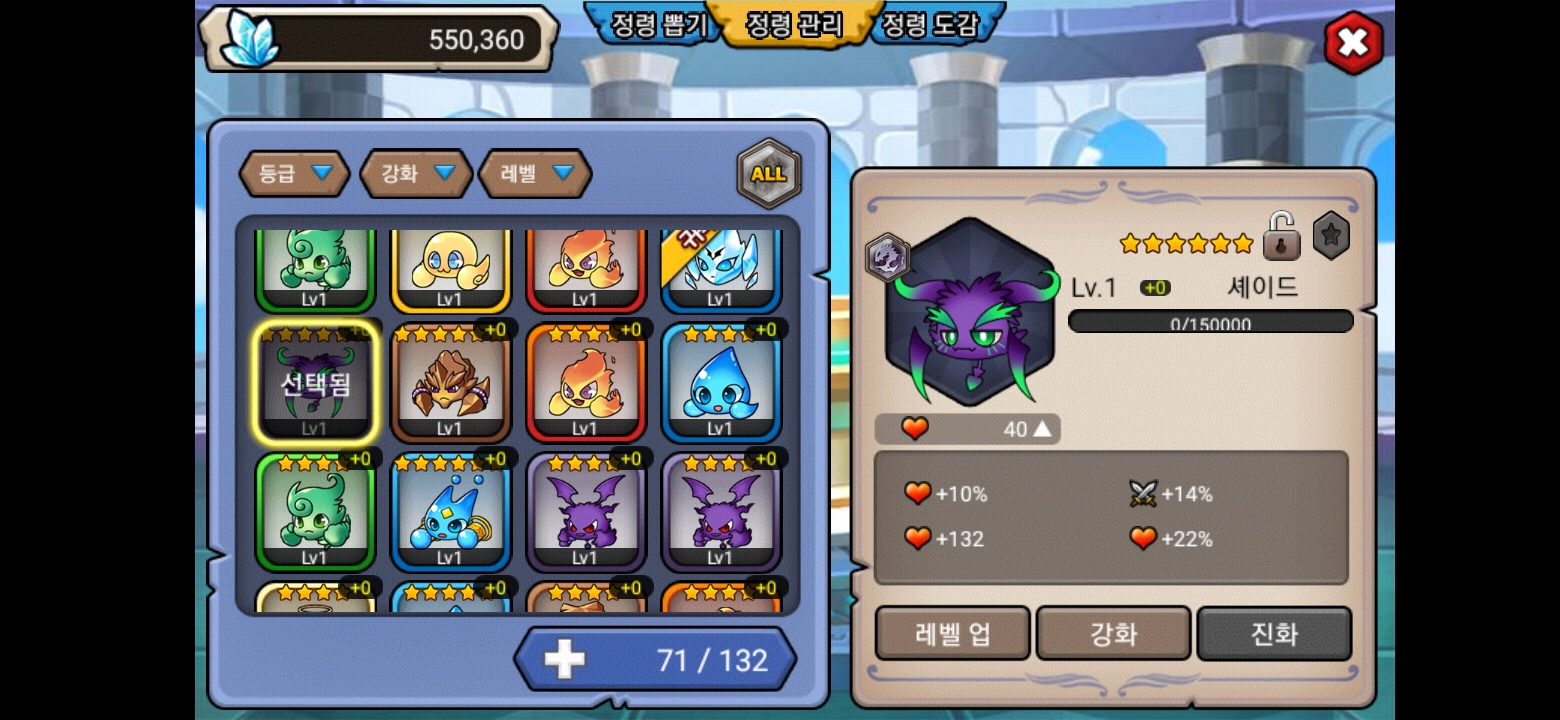Click the heart 40 affection arrow
1560x720 pixels.
[x=1042, y=429]
